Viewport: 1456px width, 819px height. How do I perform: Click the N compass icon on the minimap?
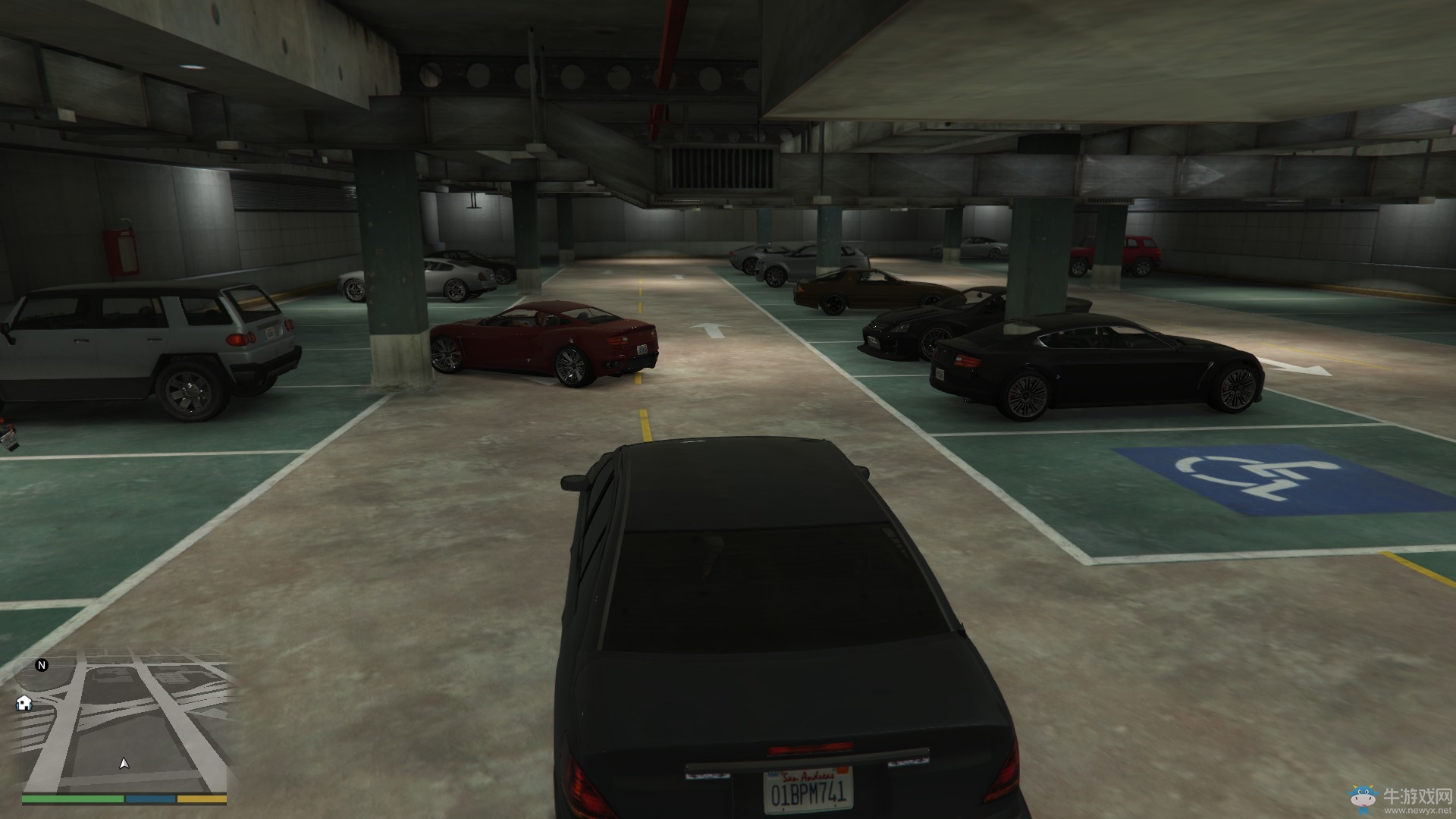(x=42, y=666)
